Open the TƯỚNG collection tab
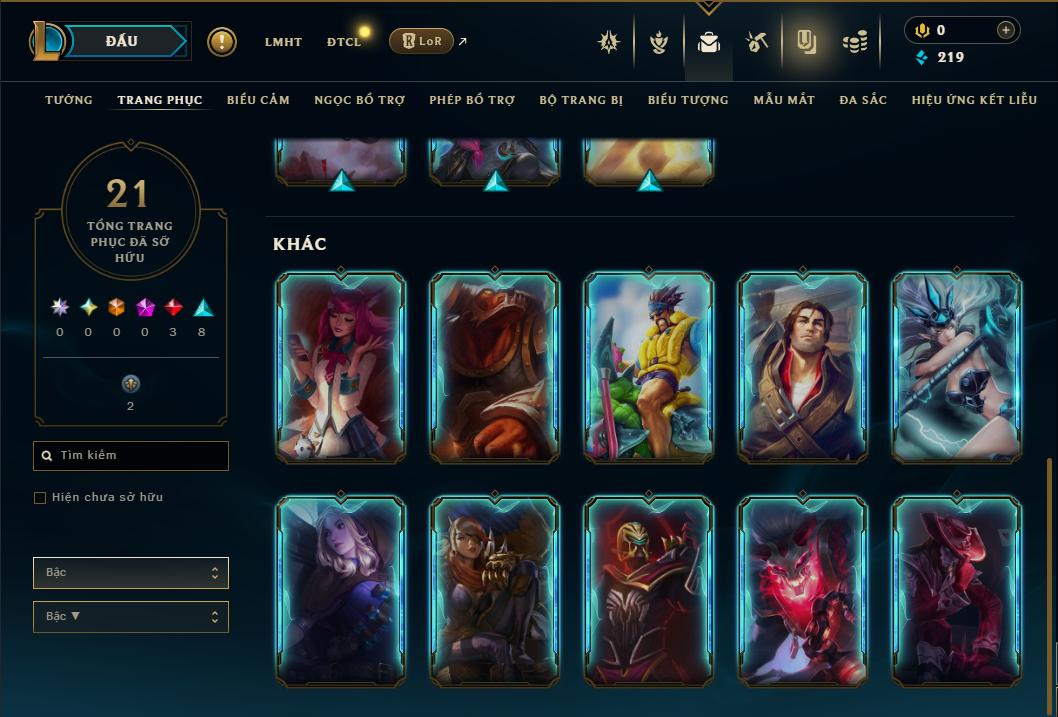The image size is (1058, 717). click(69, 100)
